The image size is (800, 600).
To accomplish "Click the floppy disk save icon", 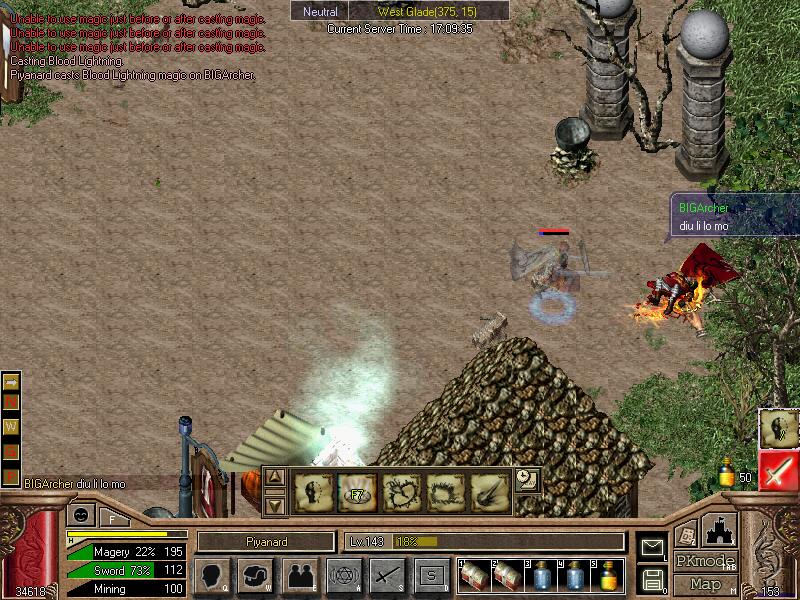I will (x=652, y=579).
